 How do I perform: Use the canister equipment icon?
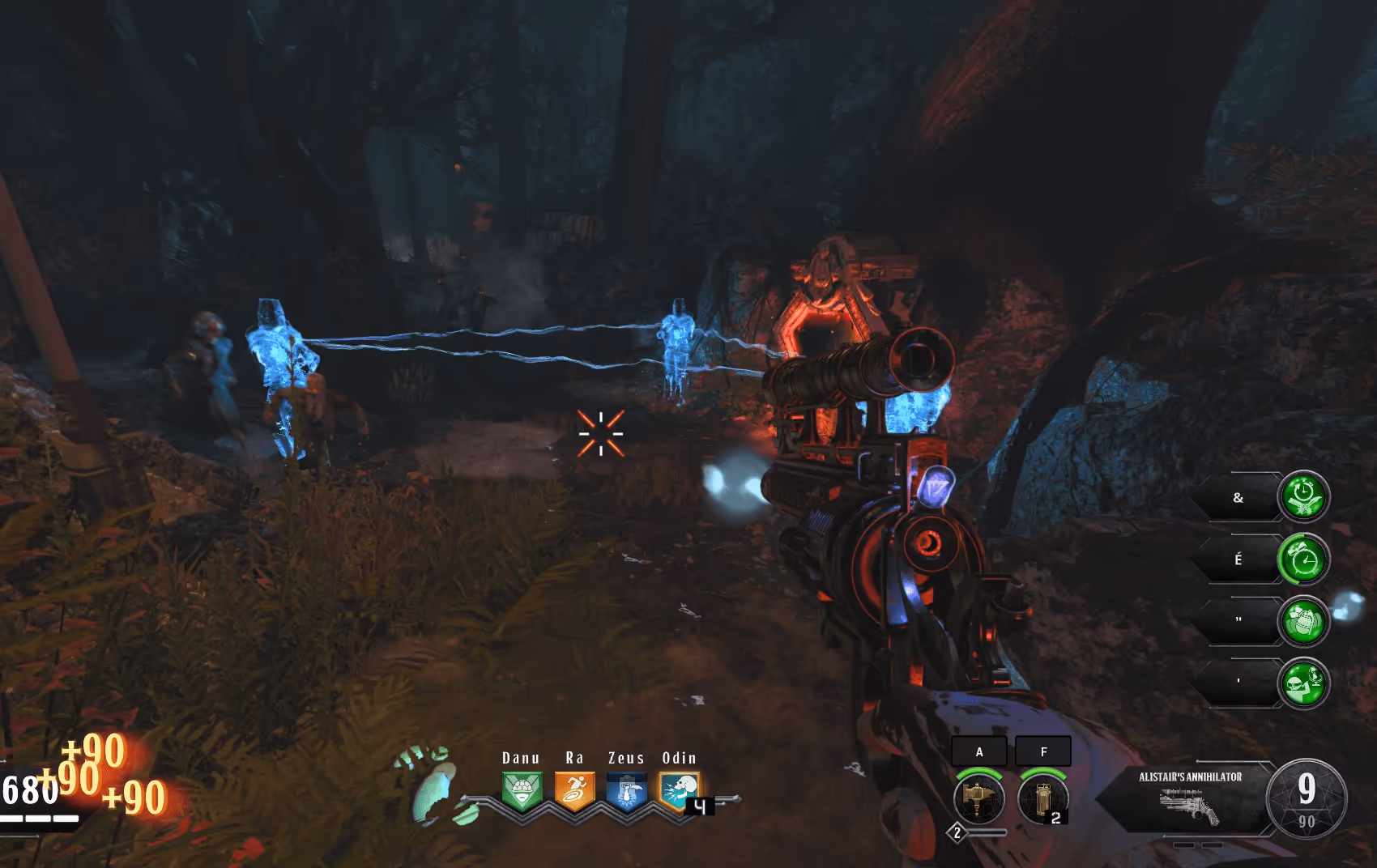point(1043,798)
